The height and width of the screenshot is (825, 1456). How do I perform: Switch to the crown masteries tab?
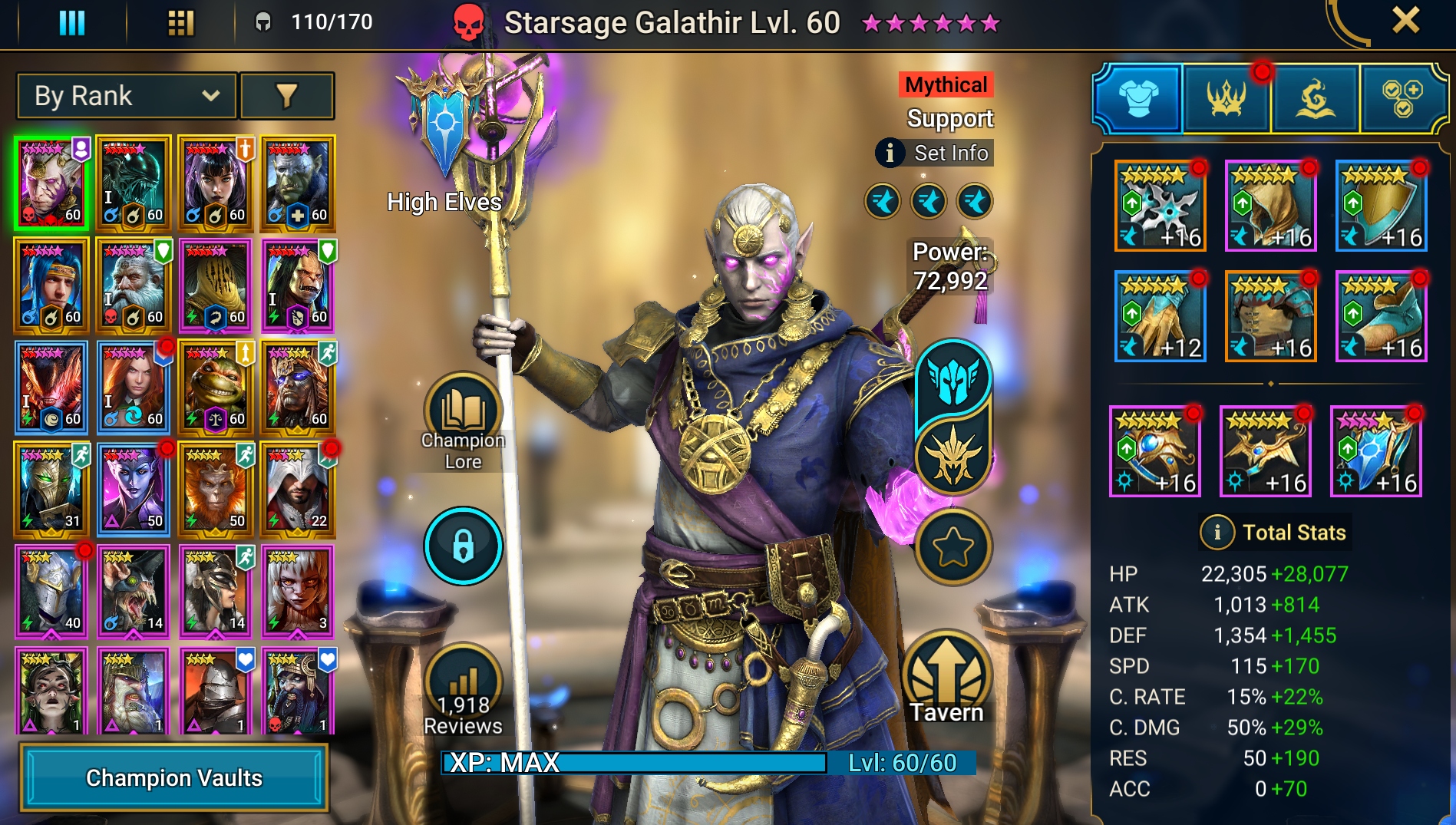click(1226, 98)
